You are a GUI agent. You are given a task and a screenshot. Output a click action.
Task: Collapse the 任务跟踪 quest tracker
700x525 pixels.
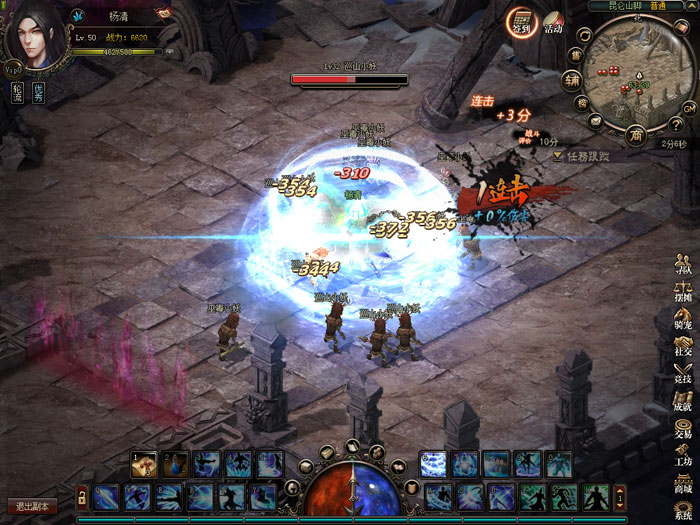tap(557, 156)
